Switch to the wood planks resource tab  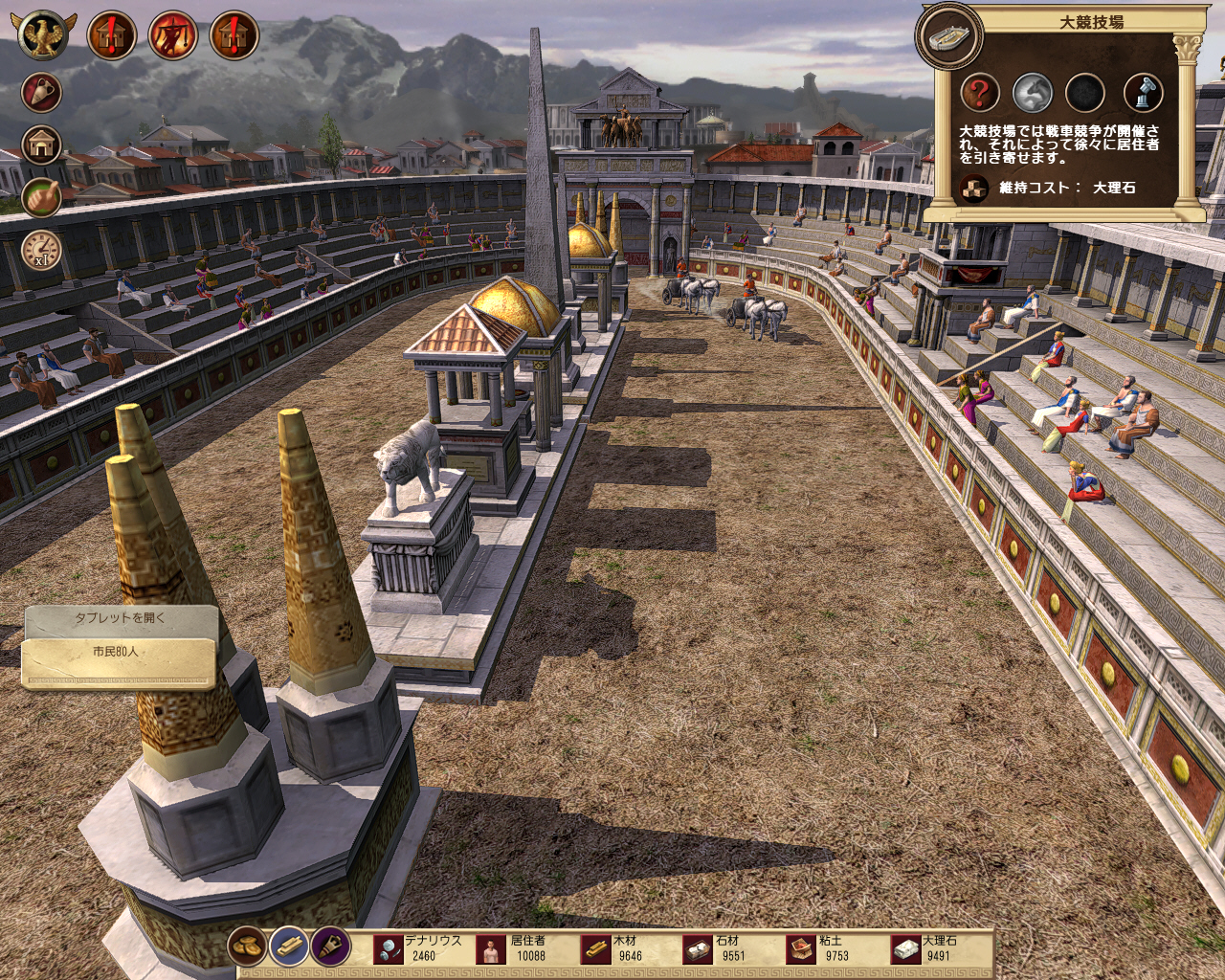(x=288, y=947)
